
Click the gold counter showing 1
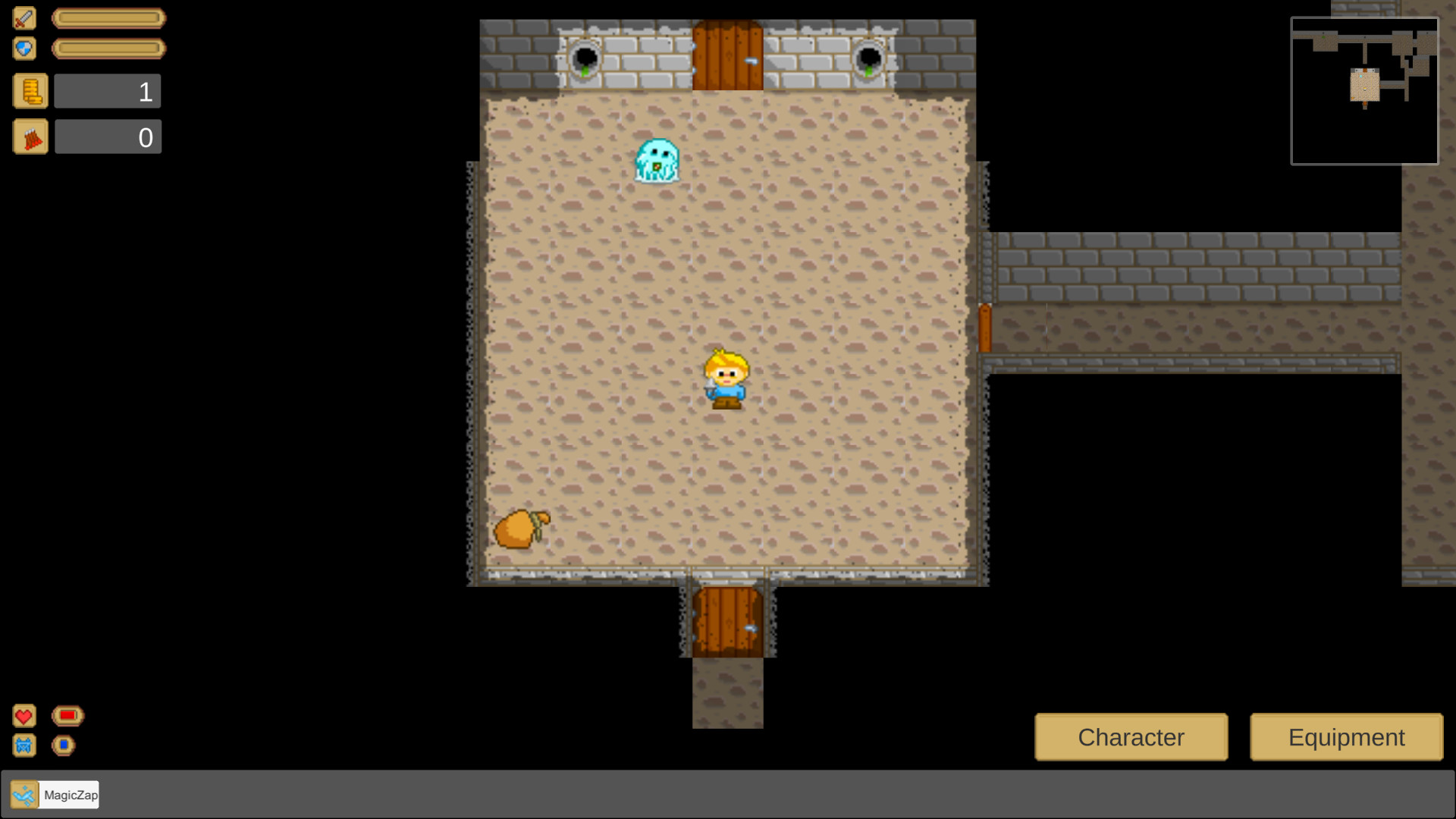(107, 90)
